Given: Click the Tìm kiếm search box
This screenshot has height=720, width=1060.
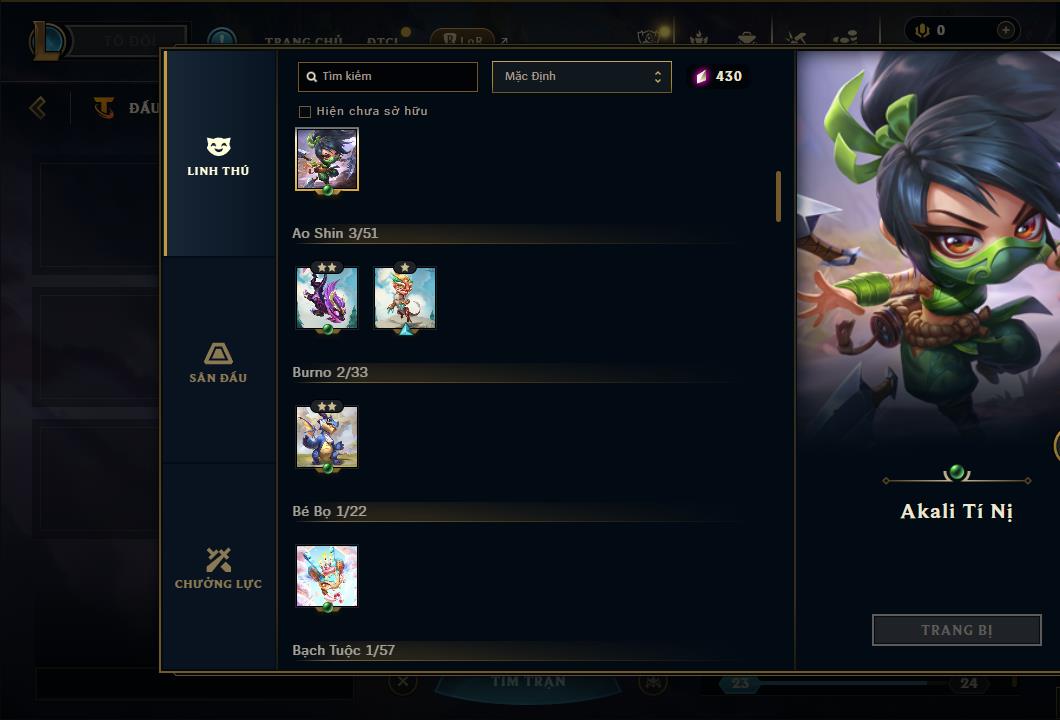Looking at the screenshot, I should tap(388, 77).
